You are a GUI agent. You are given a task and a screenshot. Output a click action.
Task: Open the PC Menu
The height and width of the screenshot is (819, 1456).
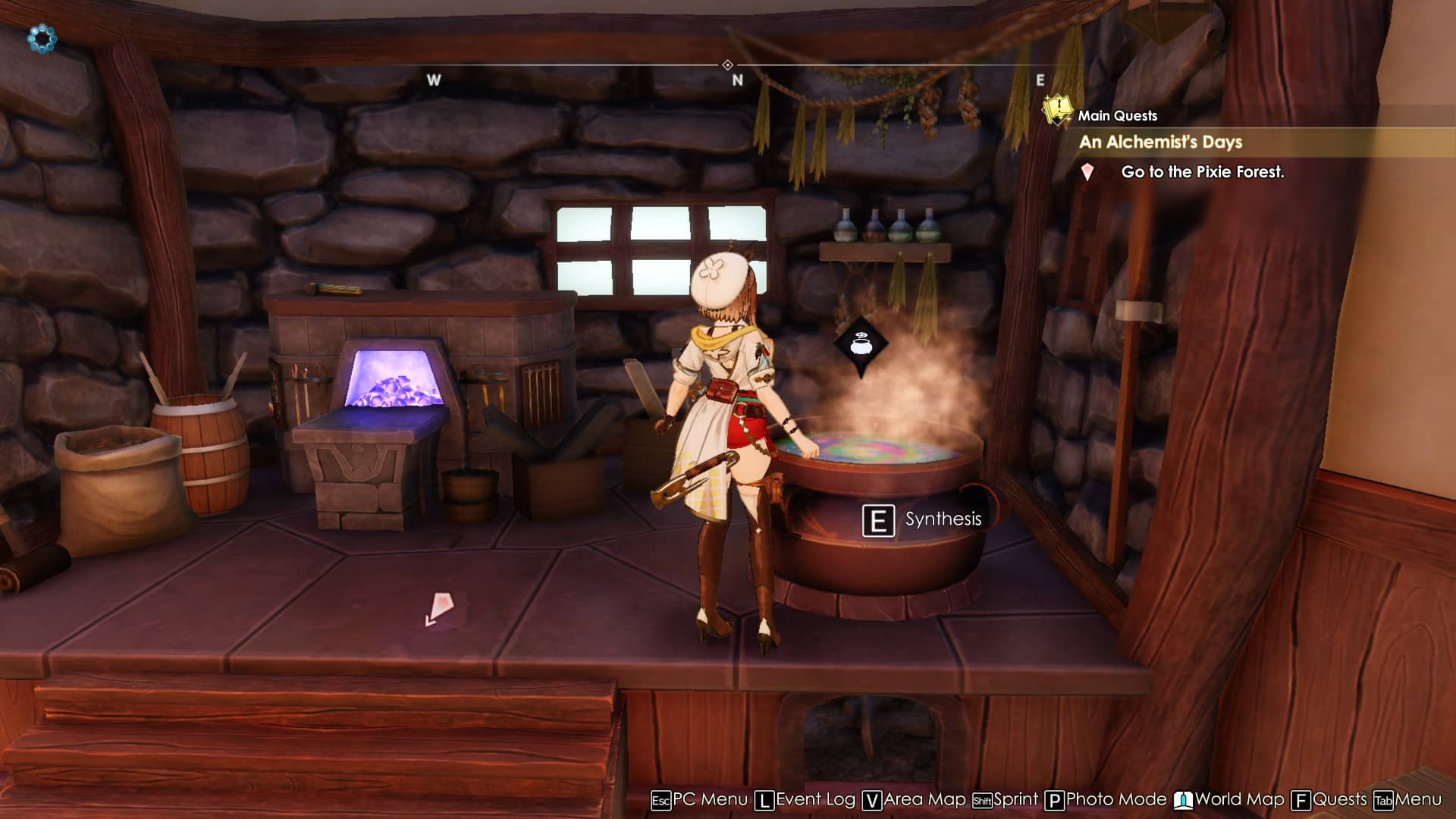tap(699, 800)
